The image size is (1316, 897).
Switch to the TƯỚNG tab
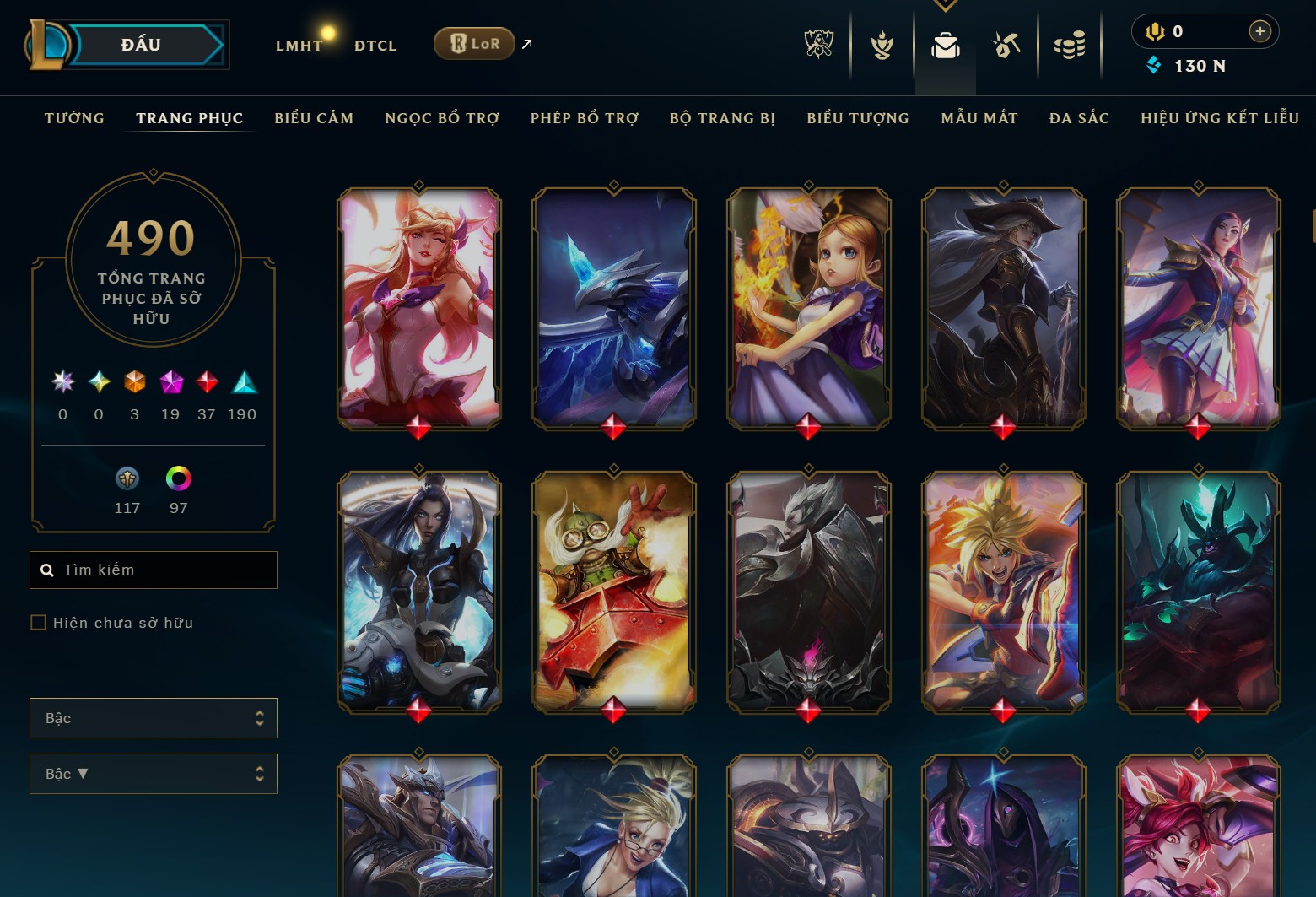click(74, 118)
